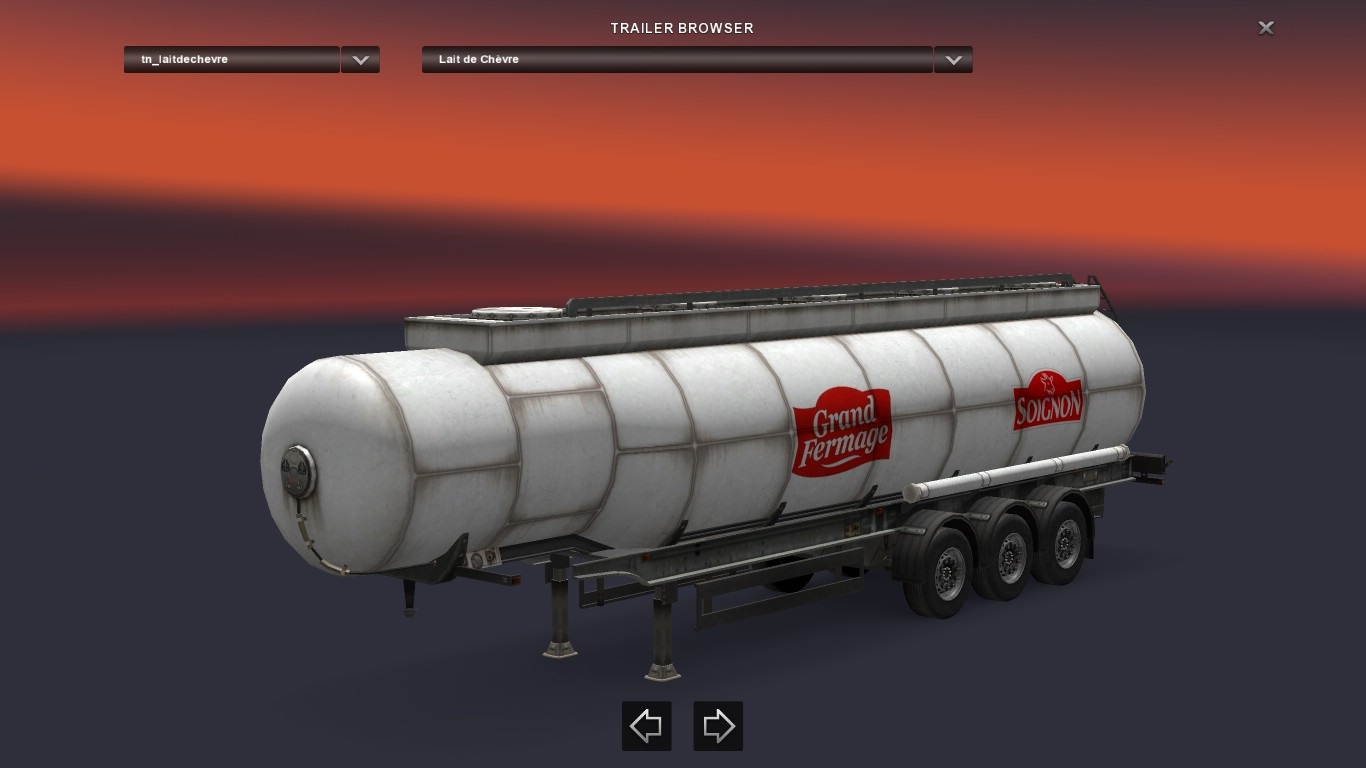The height and width of the screenshot is (768, 1366).
Task: Show the previous trailer with left arrow
Action: 646,726
